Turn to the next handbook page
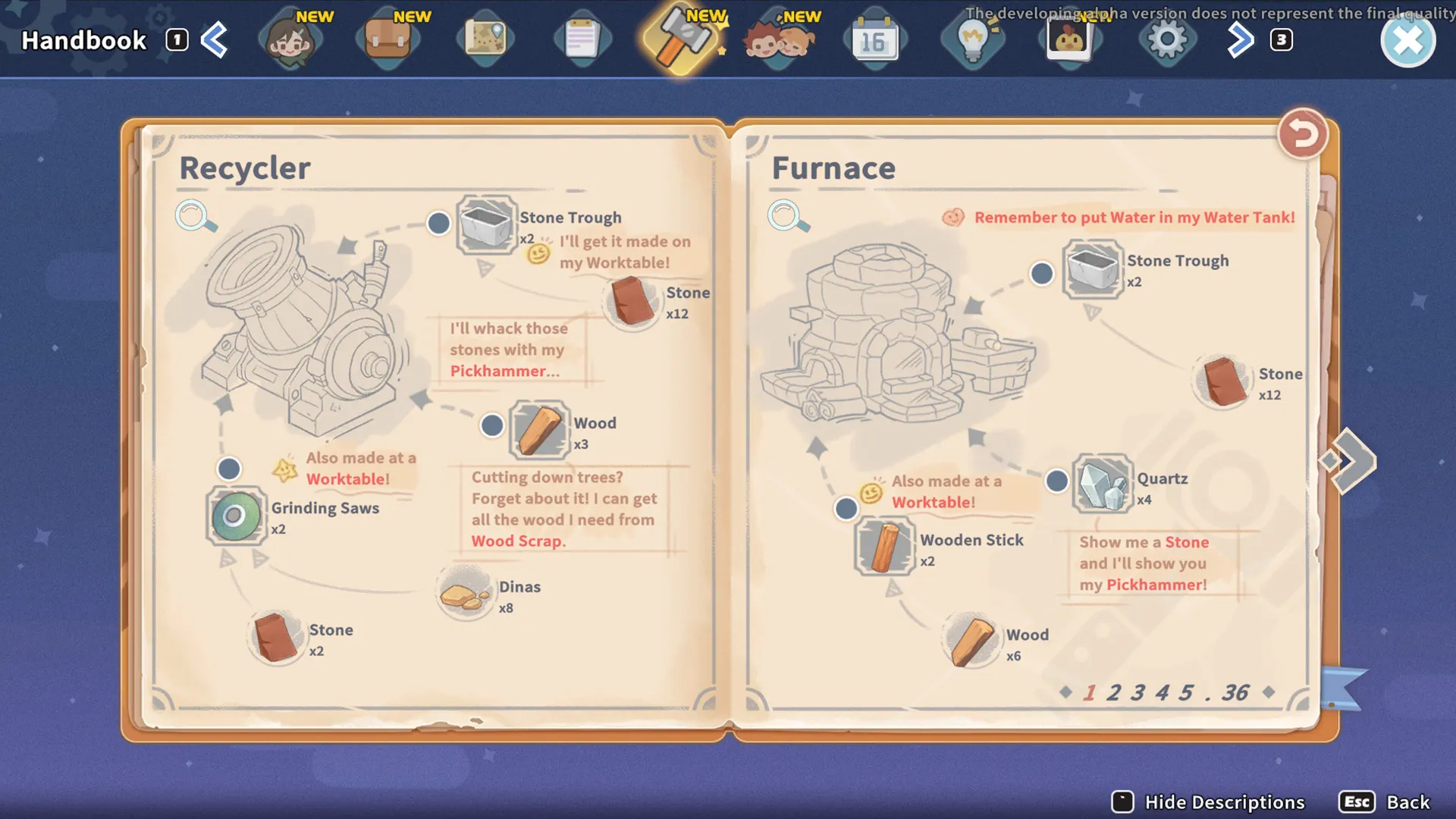The image size is (1456, 819). [1350, 460]
